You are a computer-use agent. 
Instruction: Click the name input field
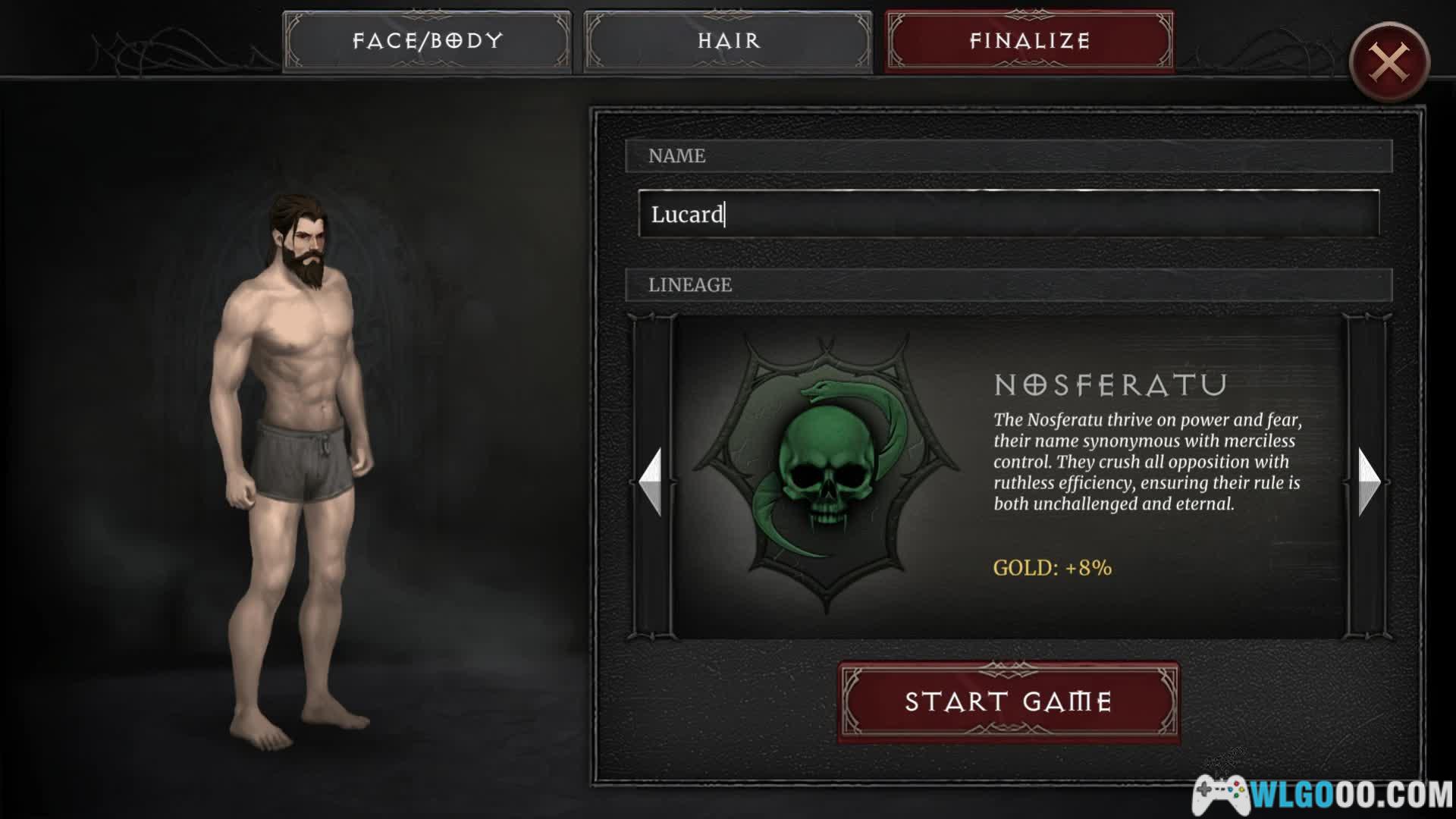coord(1009,215)
